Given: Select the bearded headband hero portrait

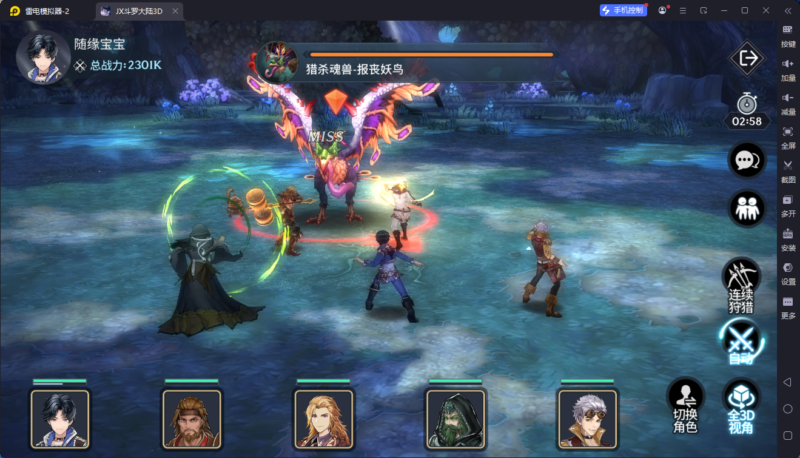Looking at the screenshot, I should (192, 418).
